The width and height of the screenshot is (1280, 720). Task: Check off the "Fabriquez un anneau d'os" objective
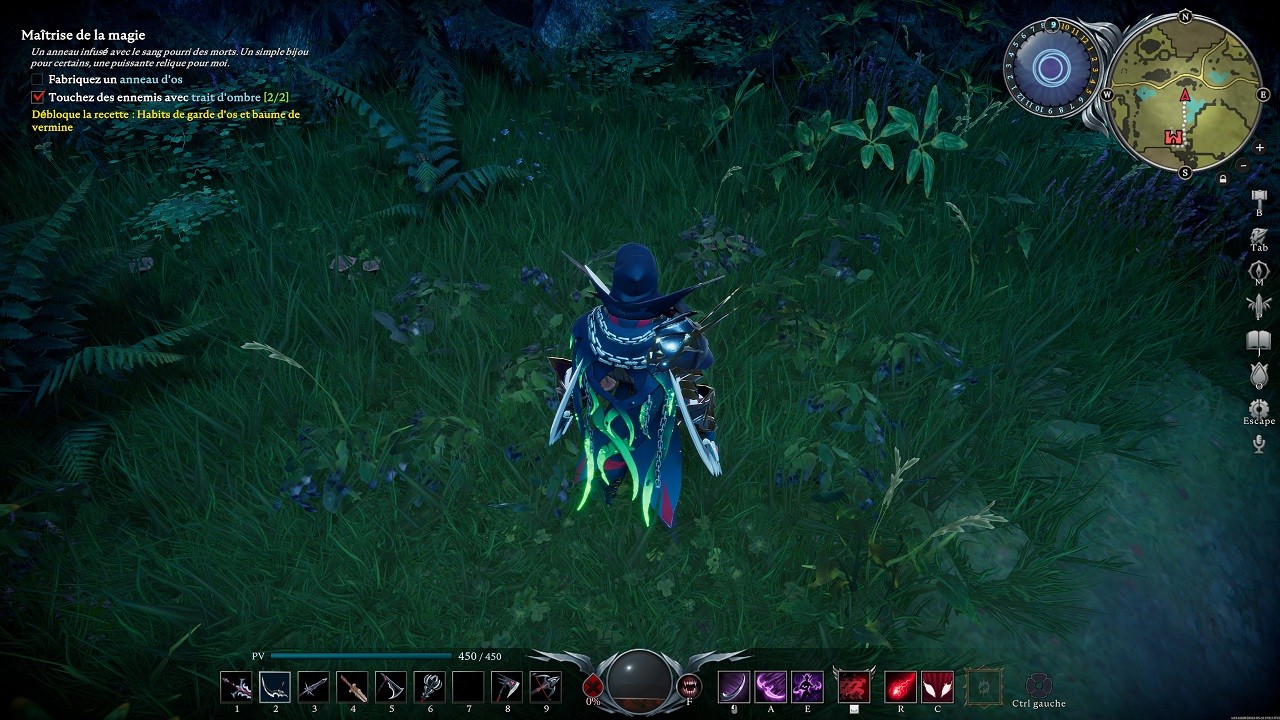(37, 79)
